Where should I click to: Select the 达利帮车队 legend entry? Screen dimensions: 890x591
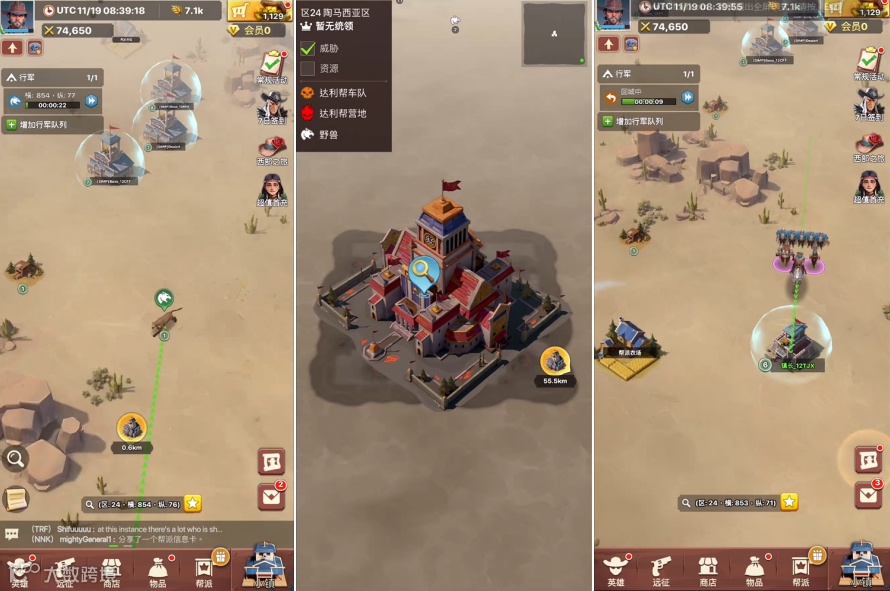pyautogui.click(x=342, y=93)
